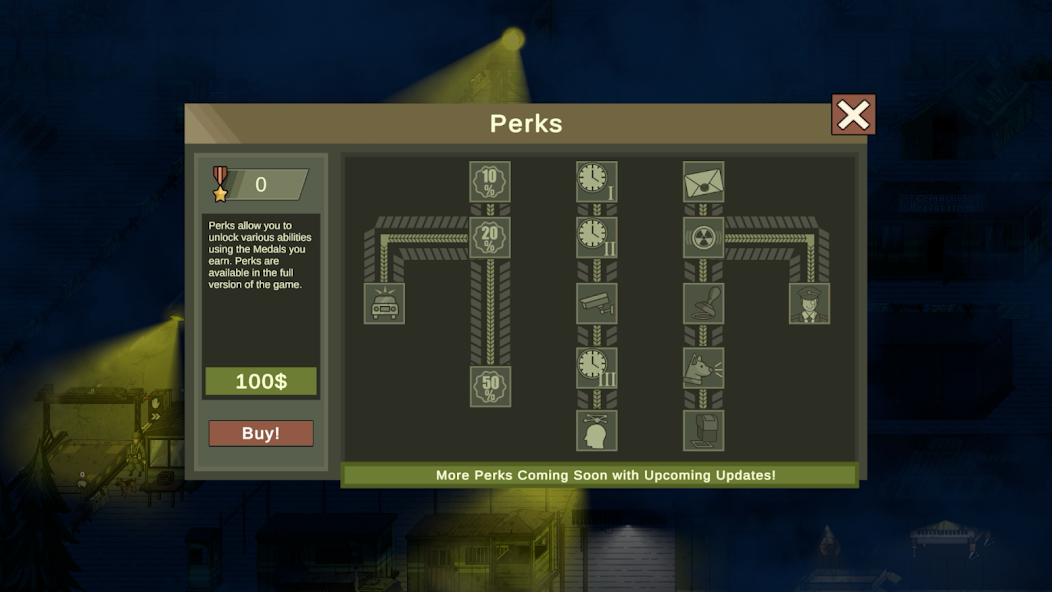Viewport: 1052px width, 592px height.
Task: Close the Perks window
Action: [853, 115]
